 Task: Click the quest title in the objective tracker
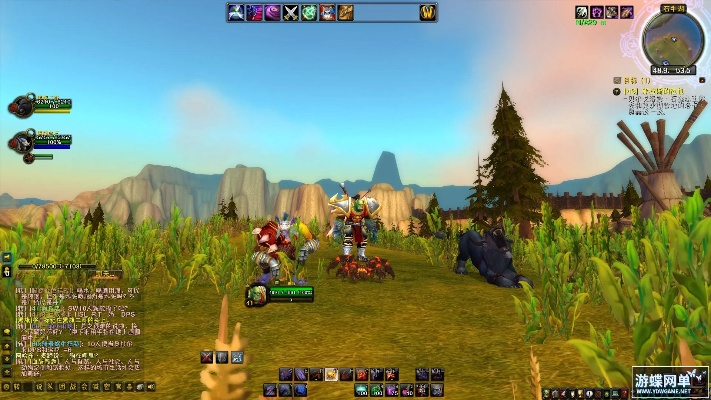[655, 91]
